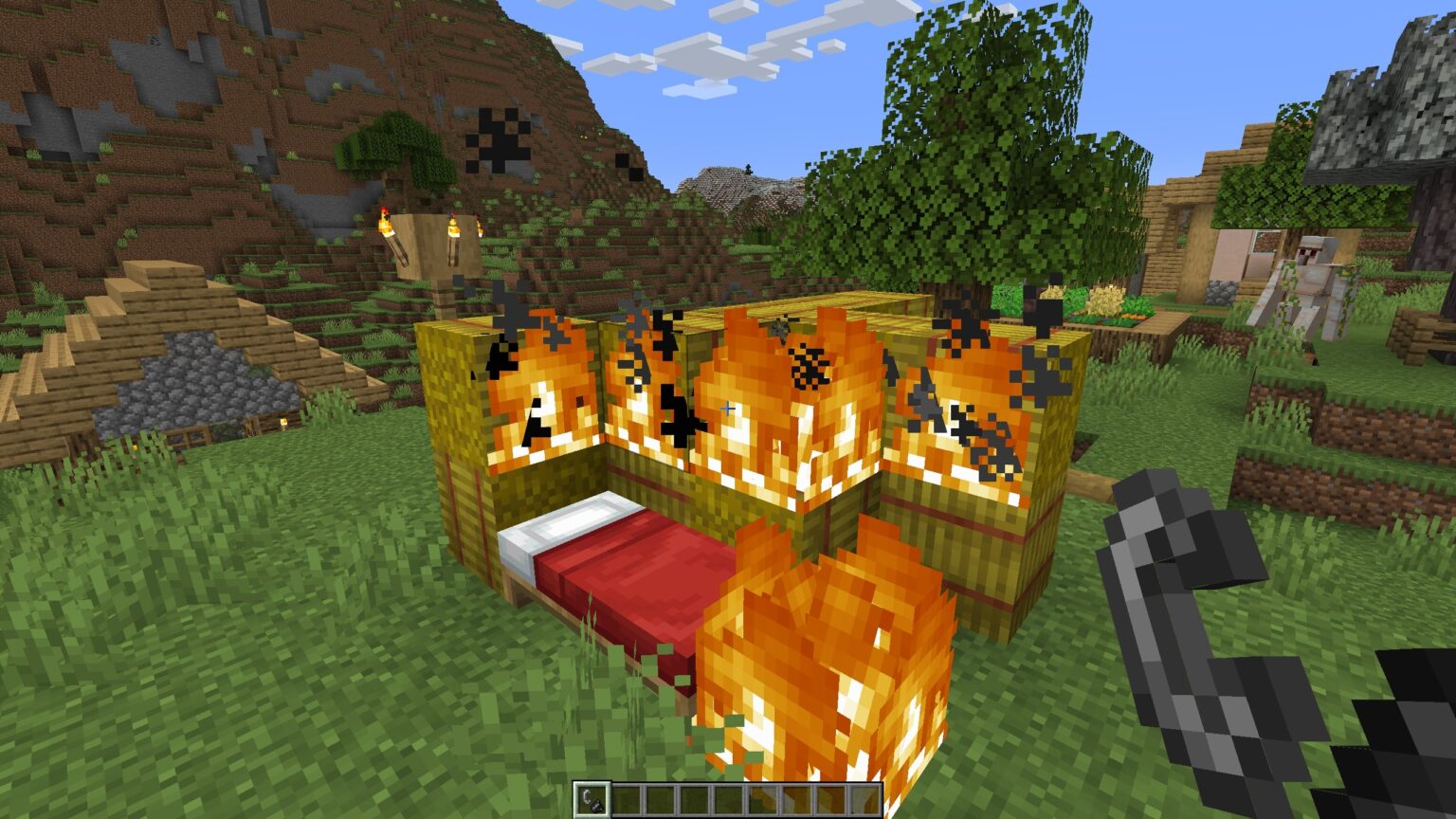Click the second hotbar slot
Screen dimensions: 1456x819
[628, 799]
